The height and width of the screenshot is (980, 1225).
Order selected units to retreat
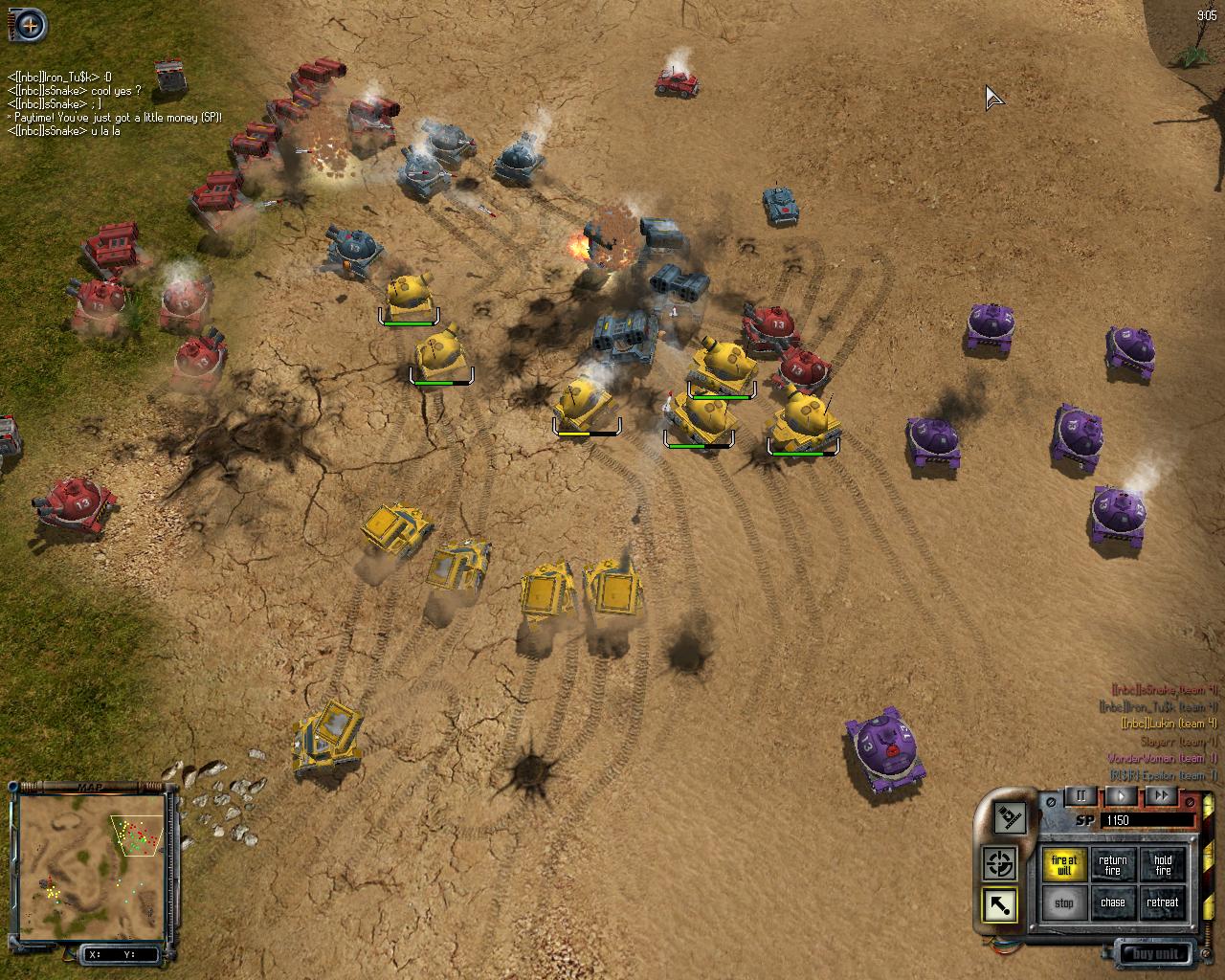1162,902
